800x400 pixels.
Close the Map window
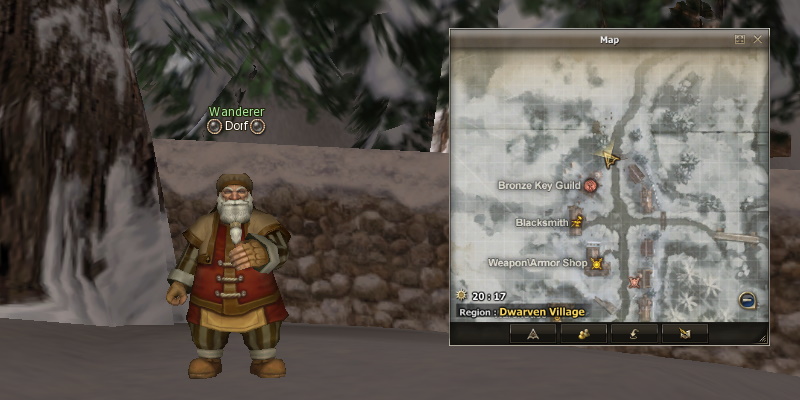(757, 40)
